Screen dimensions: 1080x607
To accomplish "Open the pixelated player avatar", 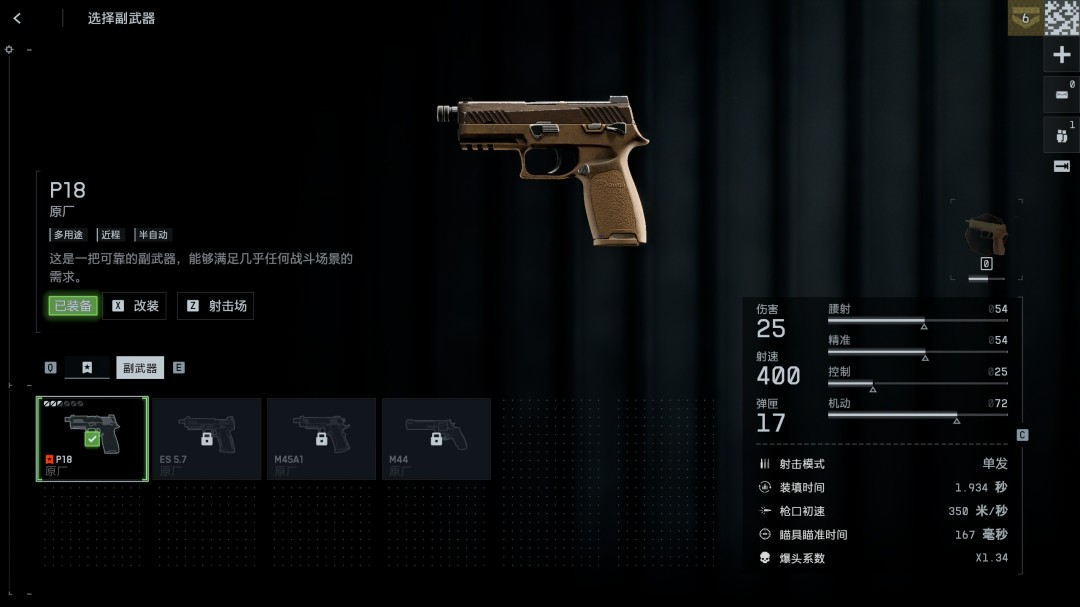I will (x=1062, y=18).
